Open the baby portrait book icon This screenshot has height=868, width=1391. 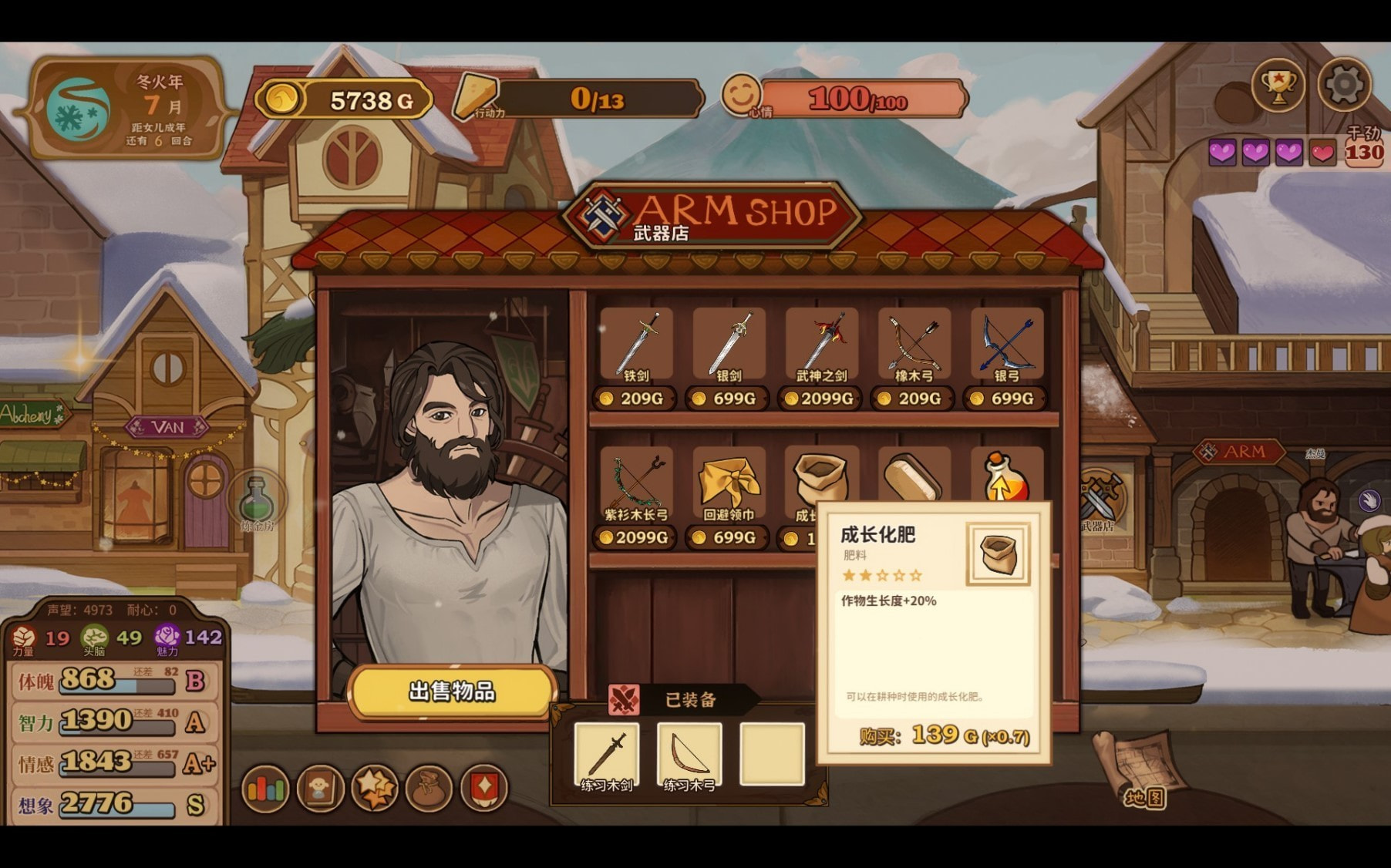click(320, 789)
